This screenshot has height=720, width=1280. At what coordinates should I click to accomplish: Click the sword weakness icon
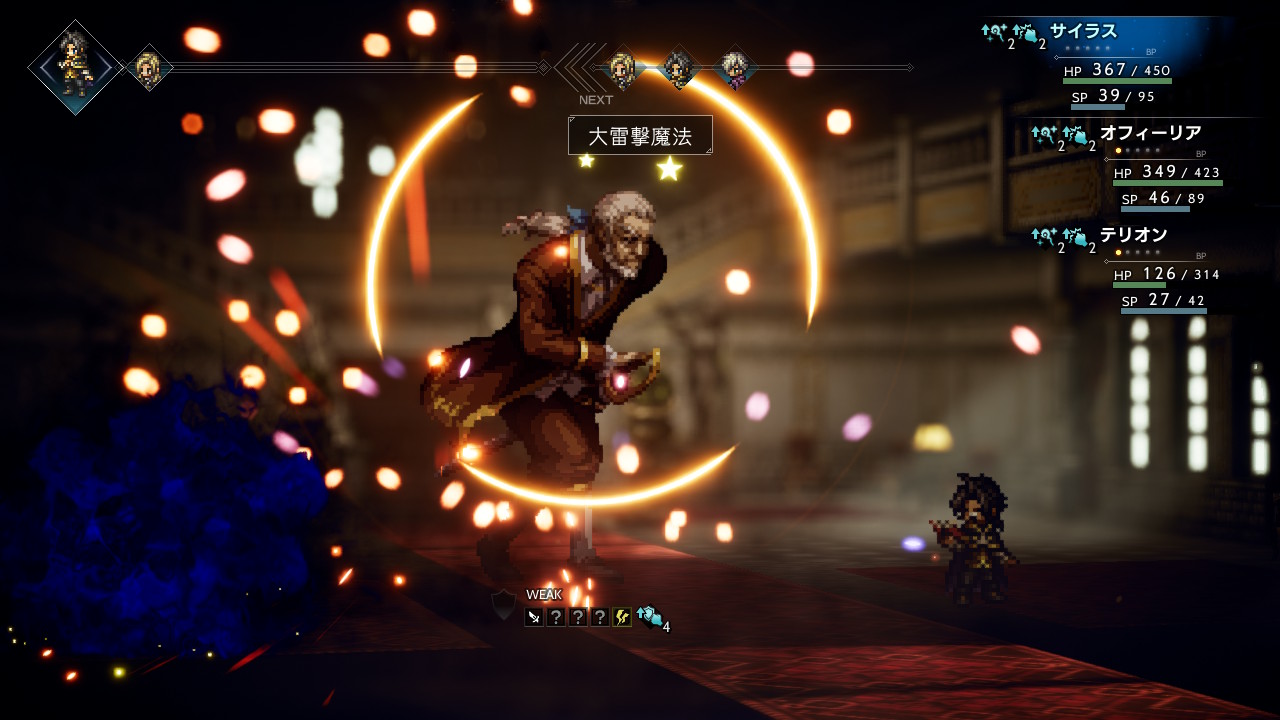[535, 617]
